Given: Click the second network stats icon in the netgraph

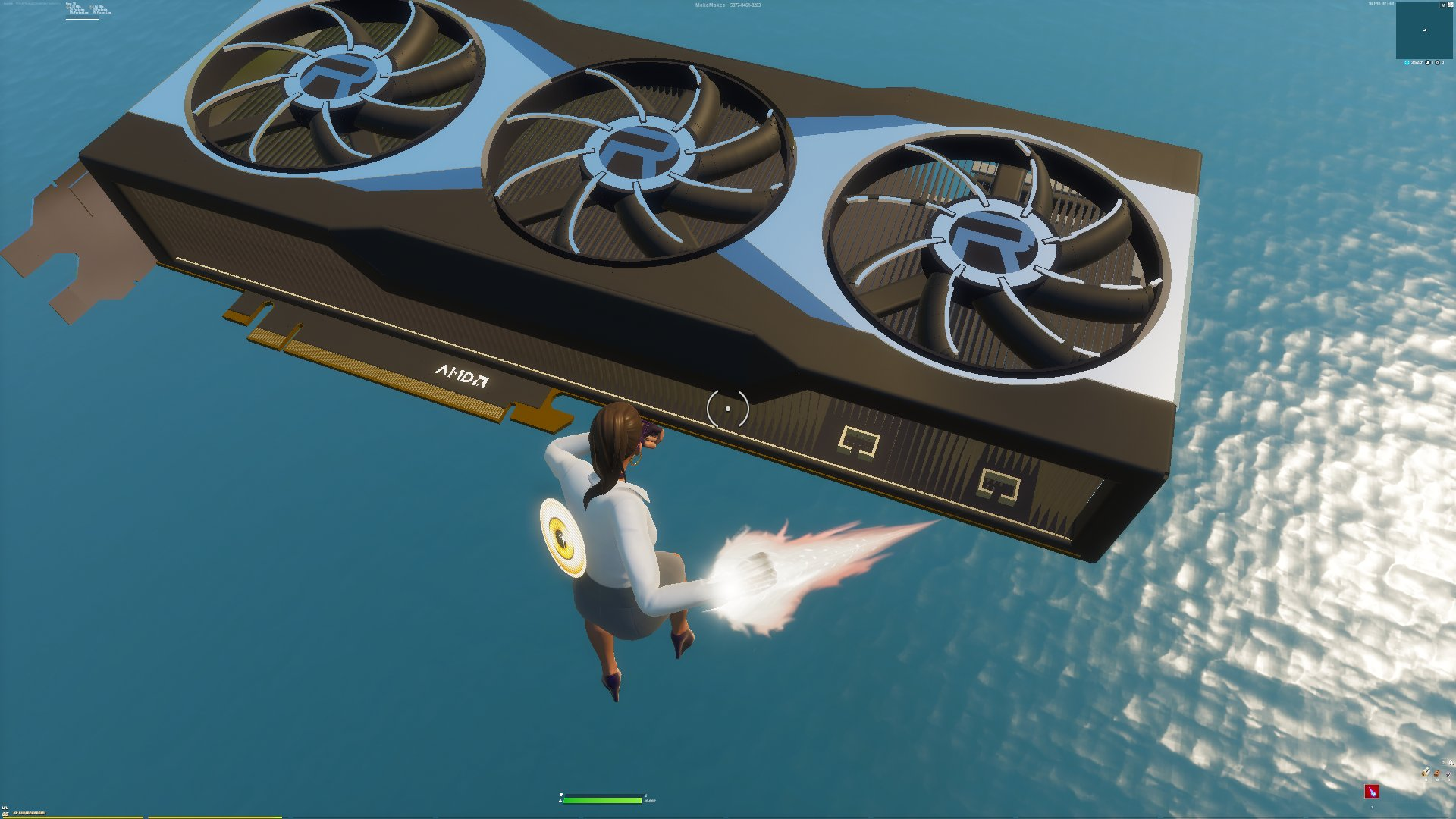Looking at the screenshot, I should 90,7.
